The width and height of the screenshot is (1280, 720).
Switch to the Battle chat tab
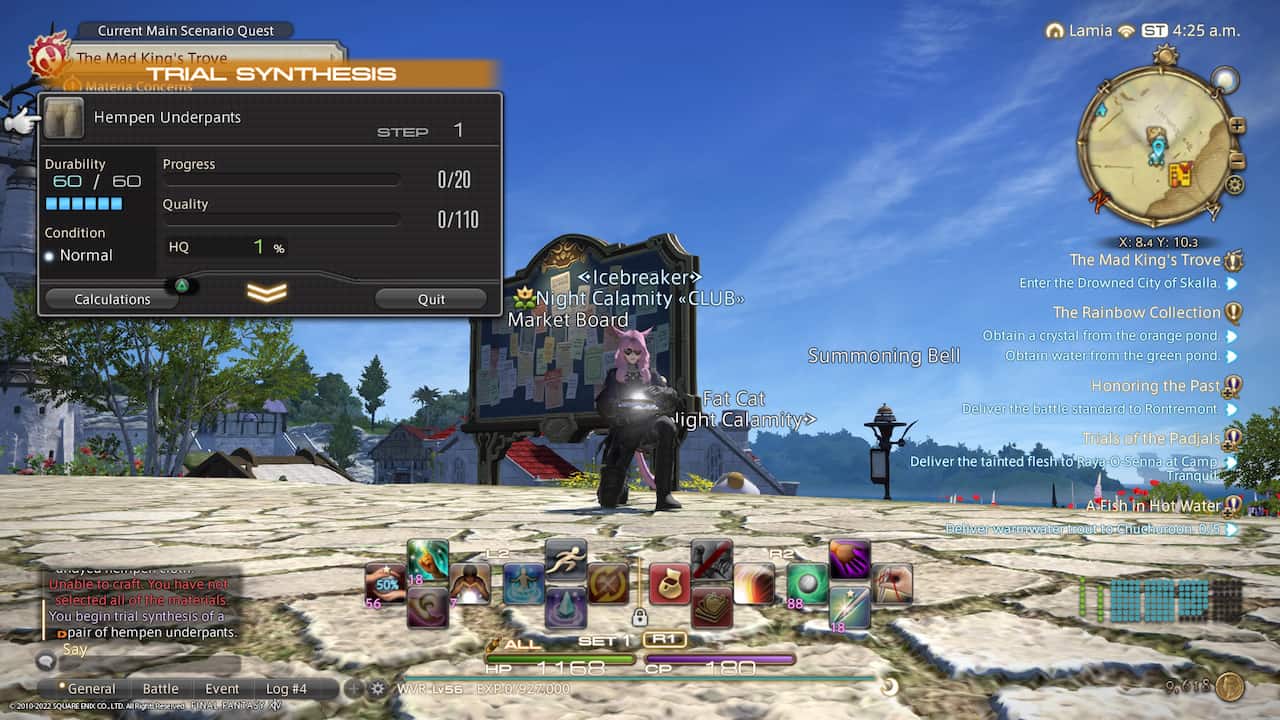point(161,688)
